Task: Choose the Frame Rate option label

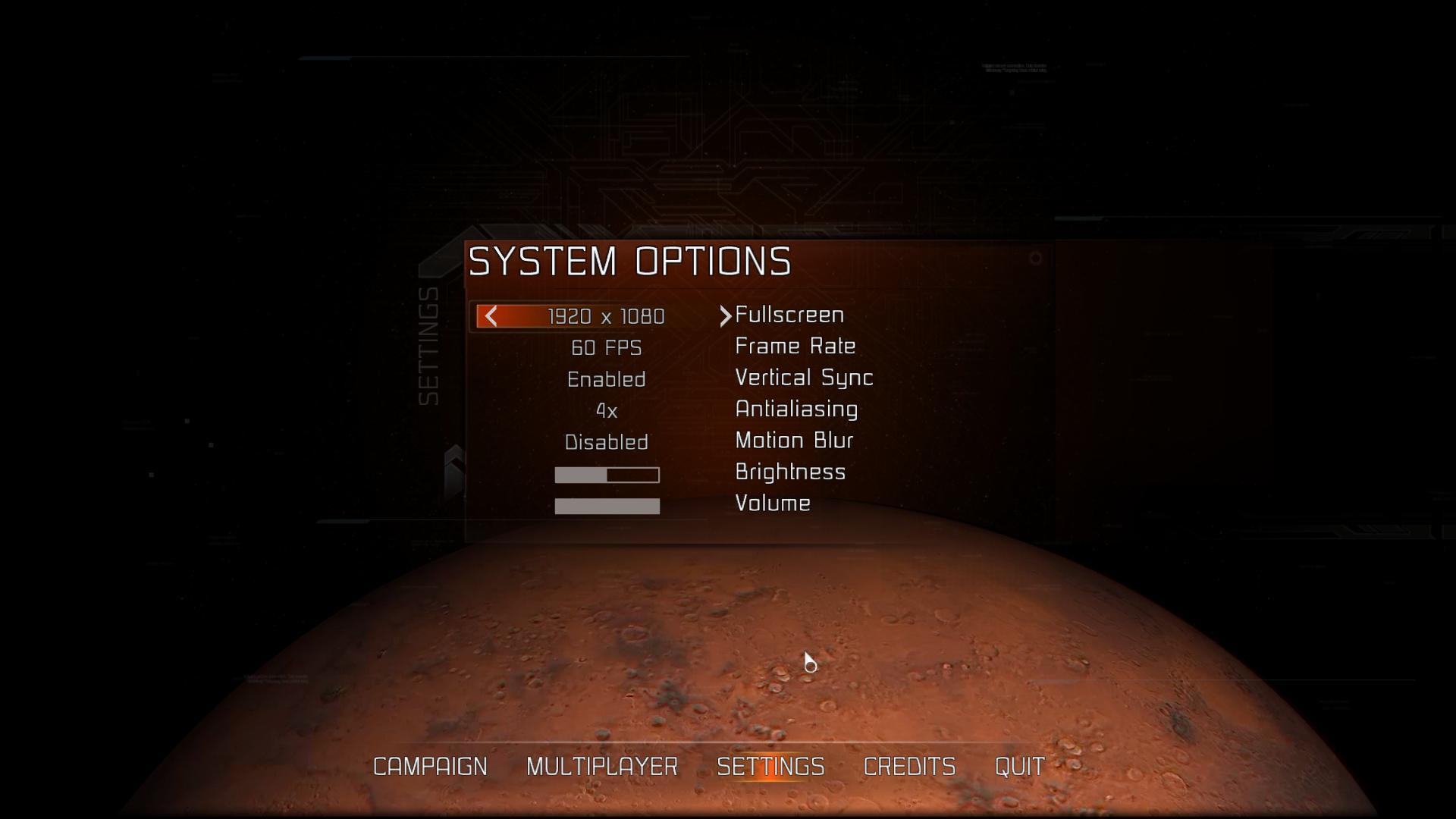Action: click(795, 347)
